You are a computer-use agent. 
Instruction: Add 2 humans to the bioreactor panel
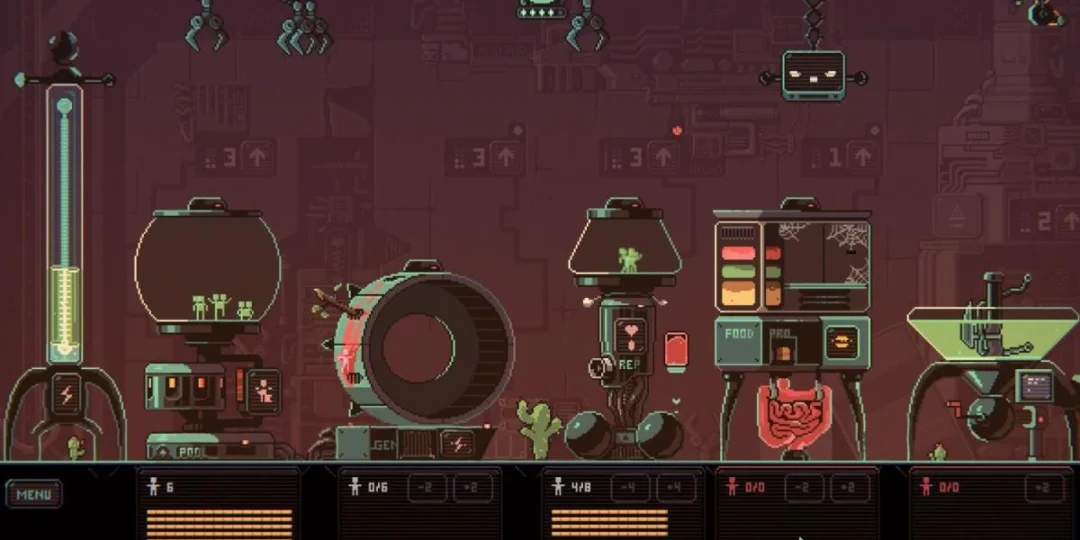(x=1043, y=488)
